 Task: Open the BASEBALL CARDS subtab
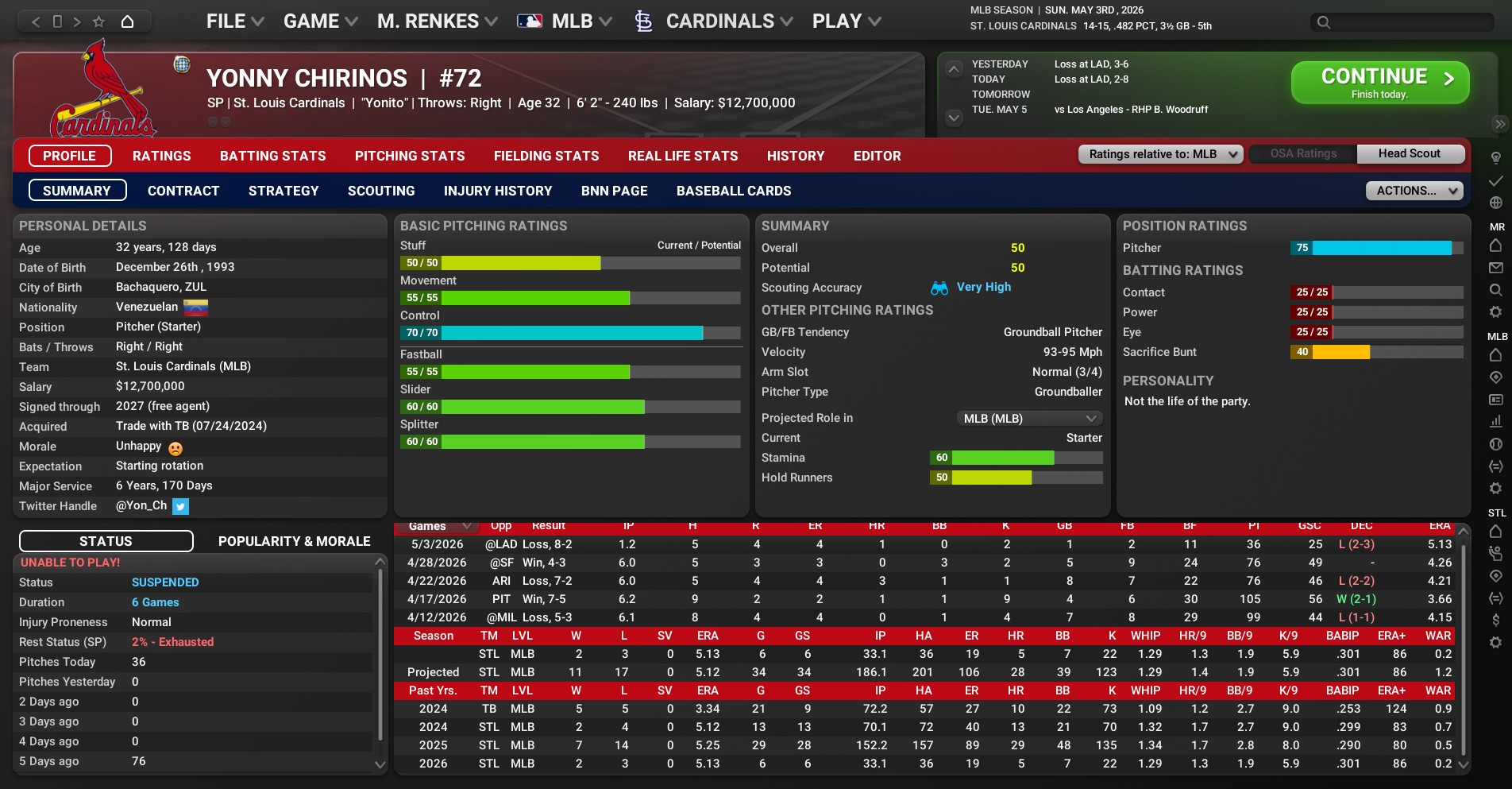pyautogui.click(x=734, y=191)
